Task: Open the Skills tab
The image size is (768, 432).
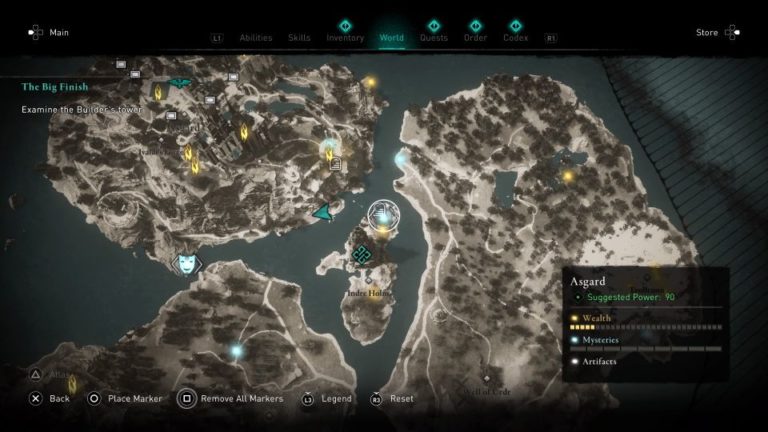Action: pyautogui.click(x=299, y=38)
